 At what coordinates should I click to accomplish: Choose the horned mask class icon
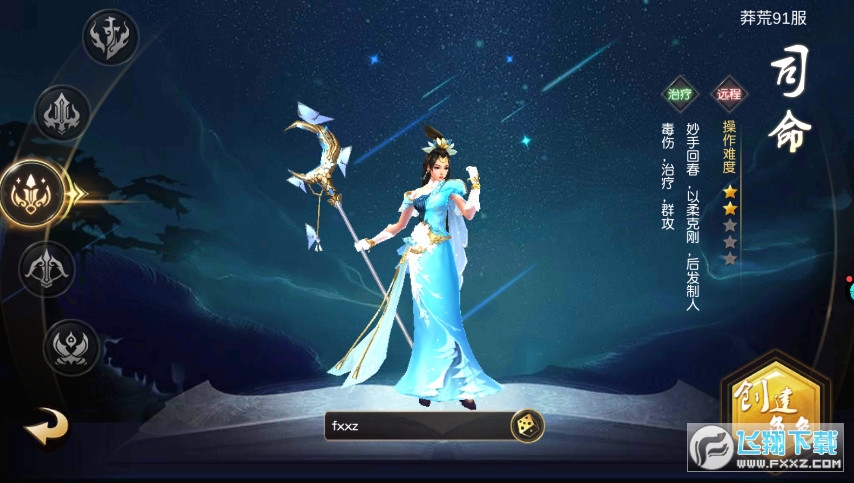click(x=73, y=347)
